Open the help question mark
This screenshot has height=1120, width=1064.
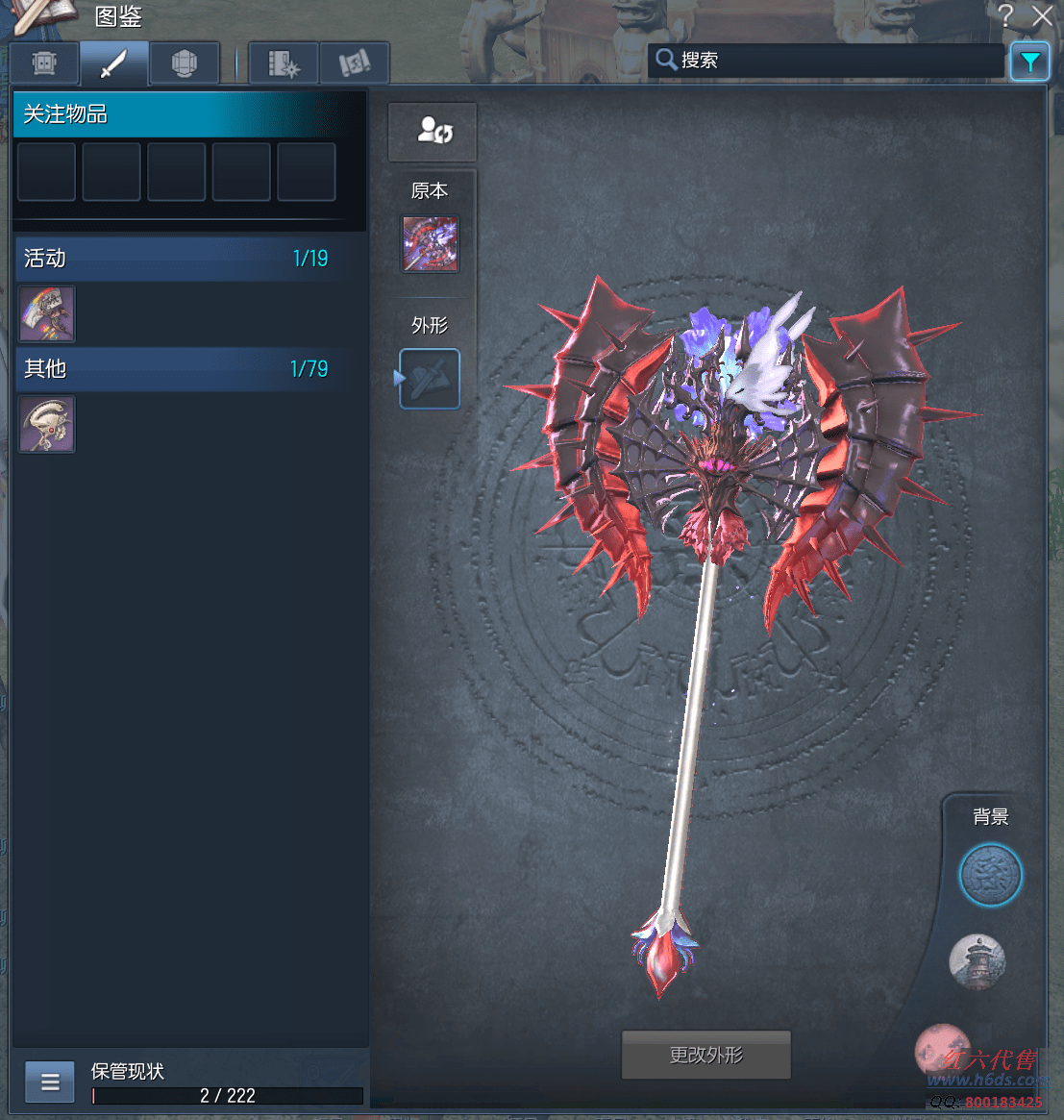click(x=1005, y=16)
